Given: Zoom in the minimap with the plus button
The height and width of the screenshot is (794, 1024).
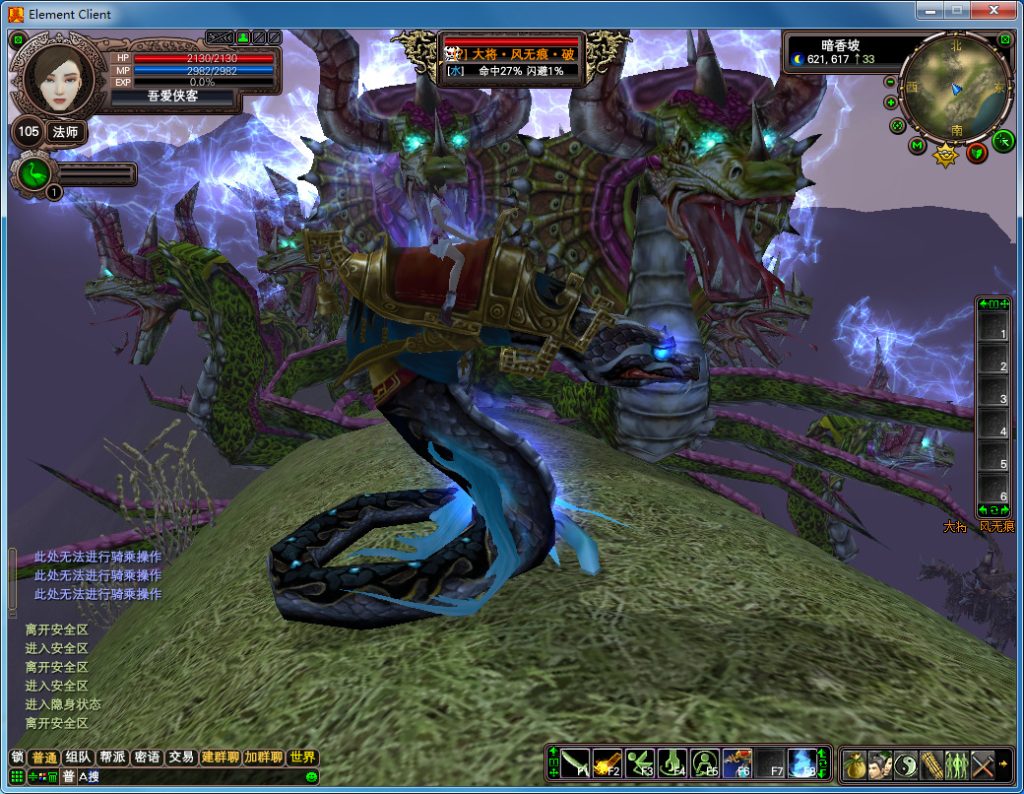Looking at the screenshot, I should click(890, 102).
